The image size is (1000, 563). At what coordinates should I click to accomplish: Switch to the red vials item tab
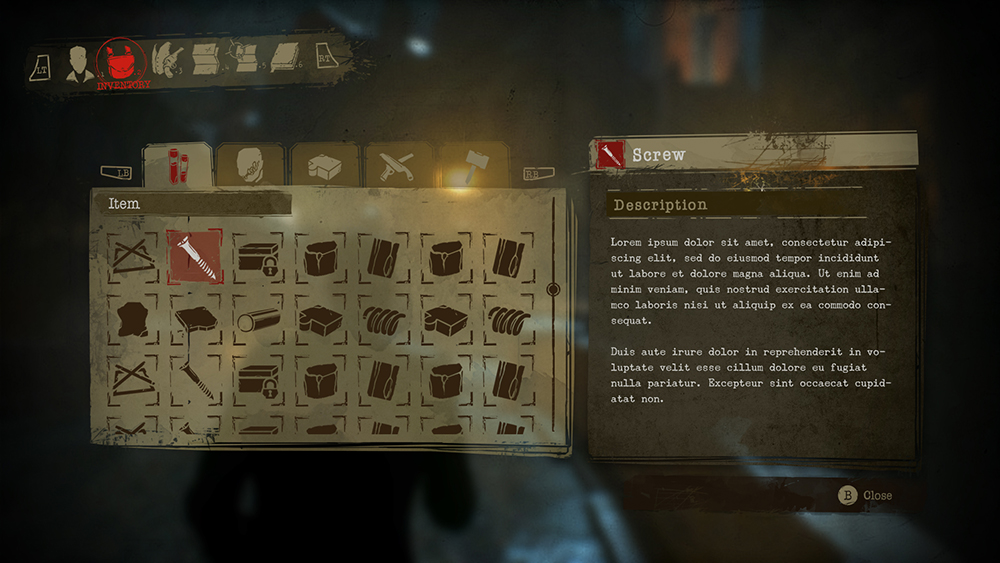pos(177,165)
